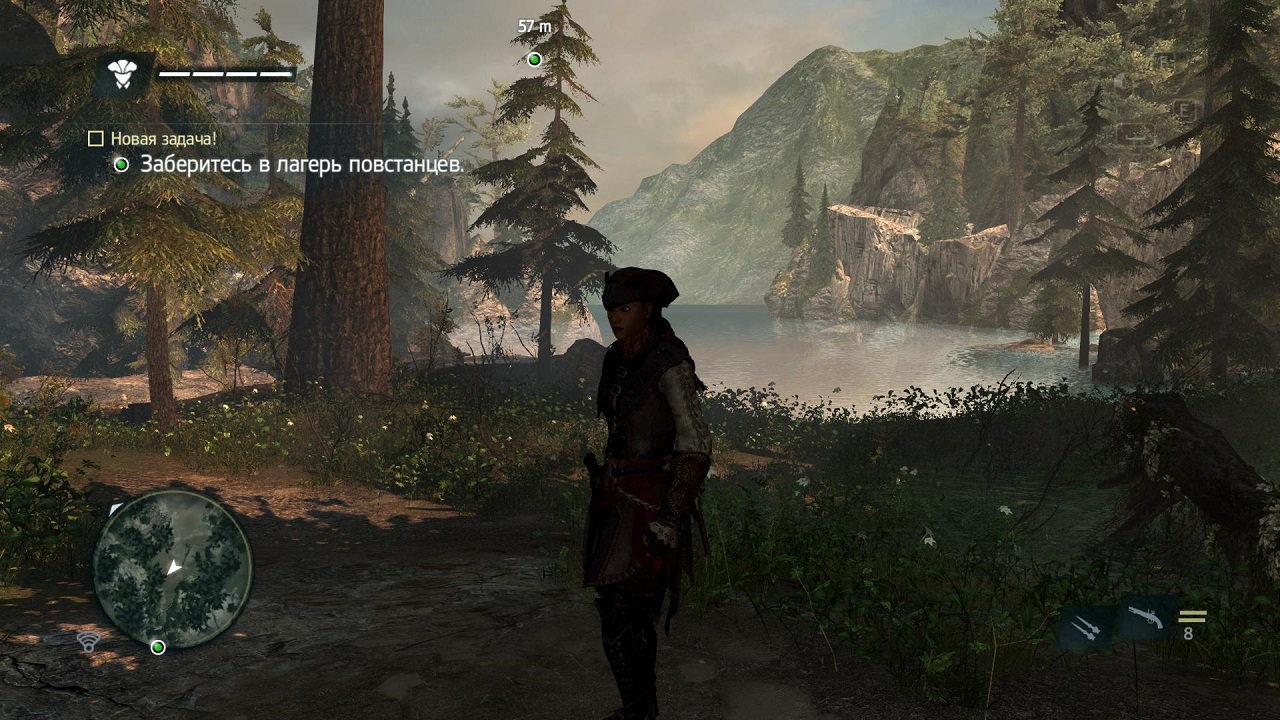
Task: Choose the twin blades weapon slot
Action: [x=1085, y=629]
